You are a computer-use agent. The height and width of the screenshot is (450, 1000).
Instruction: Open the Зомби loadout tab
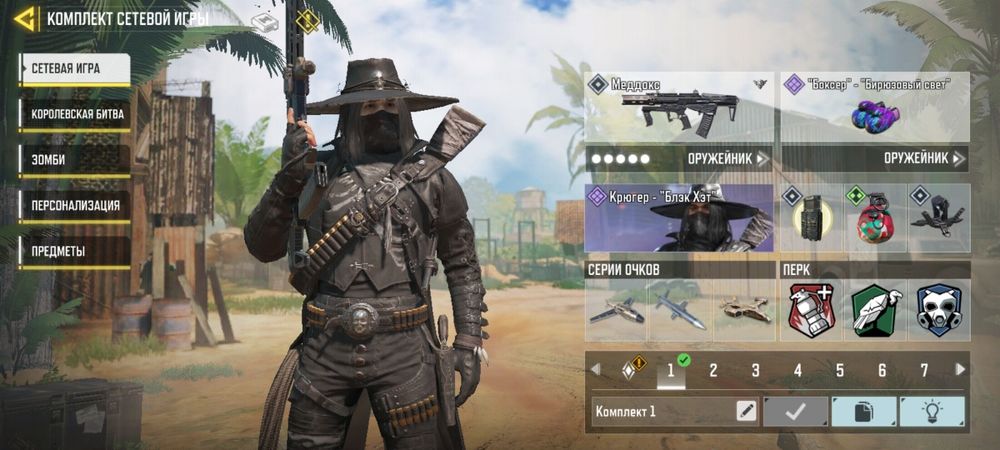coord(74,159)
